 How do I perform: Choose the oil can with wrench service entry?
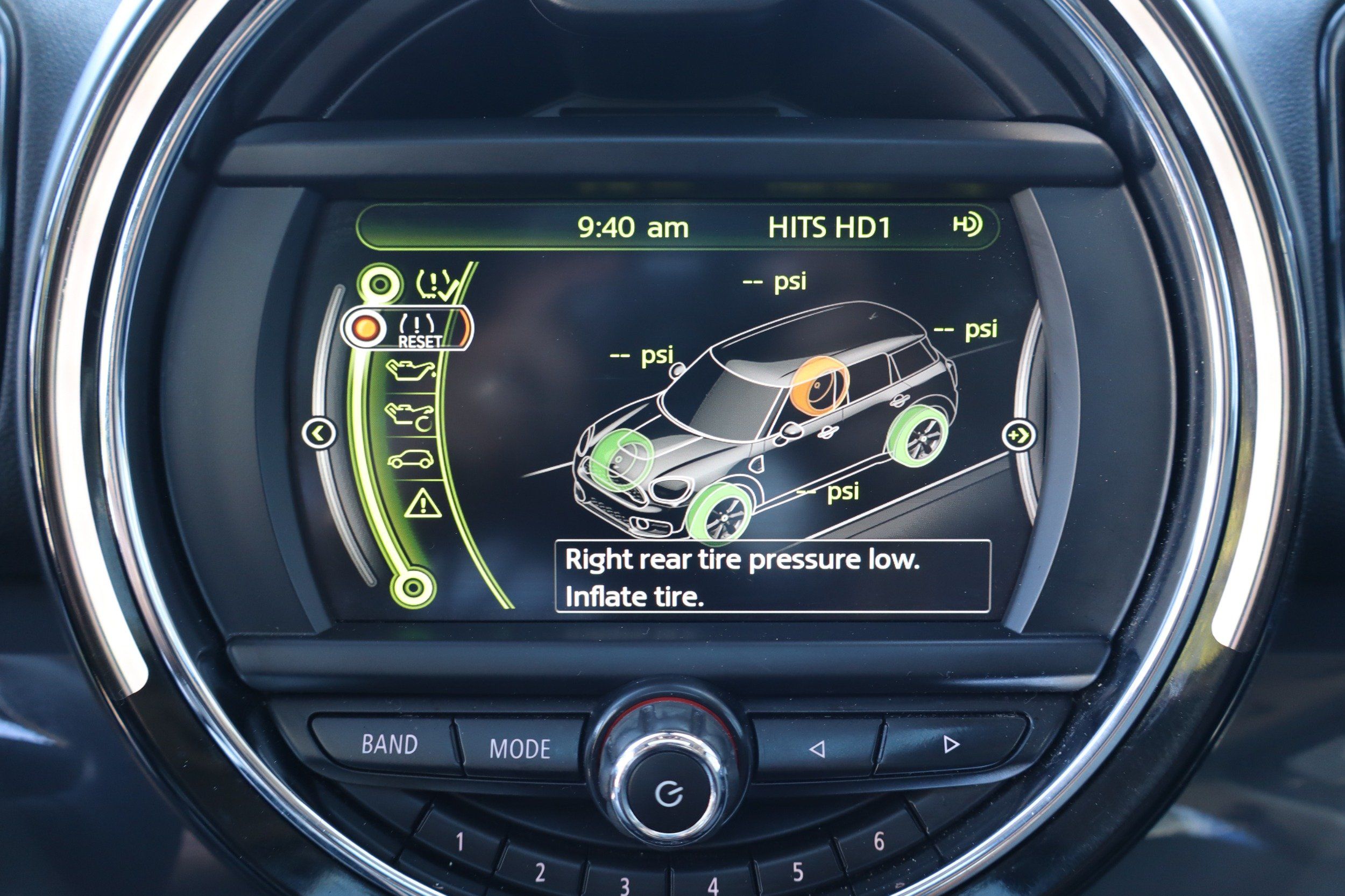(410, 415)
